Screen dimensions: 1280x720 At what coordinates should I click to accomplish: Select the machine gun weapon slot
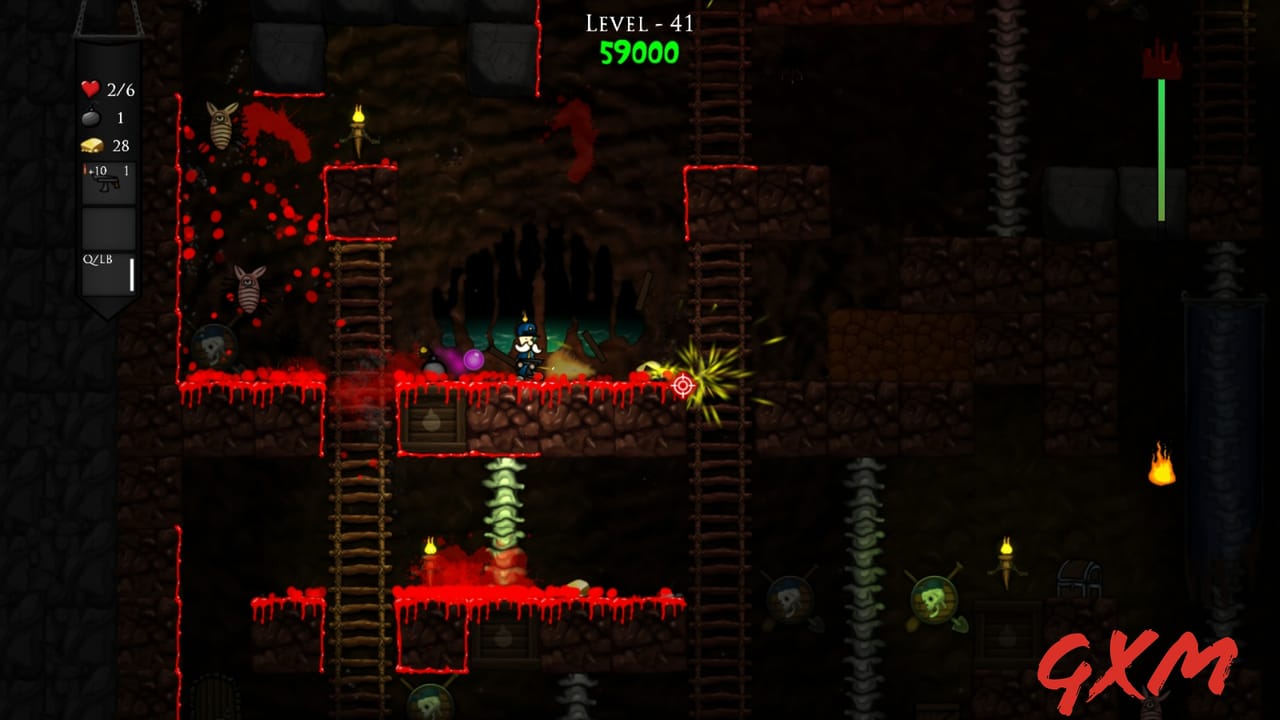tap(109, 184)
